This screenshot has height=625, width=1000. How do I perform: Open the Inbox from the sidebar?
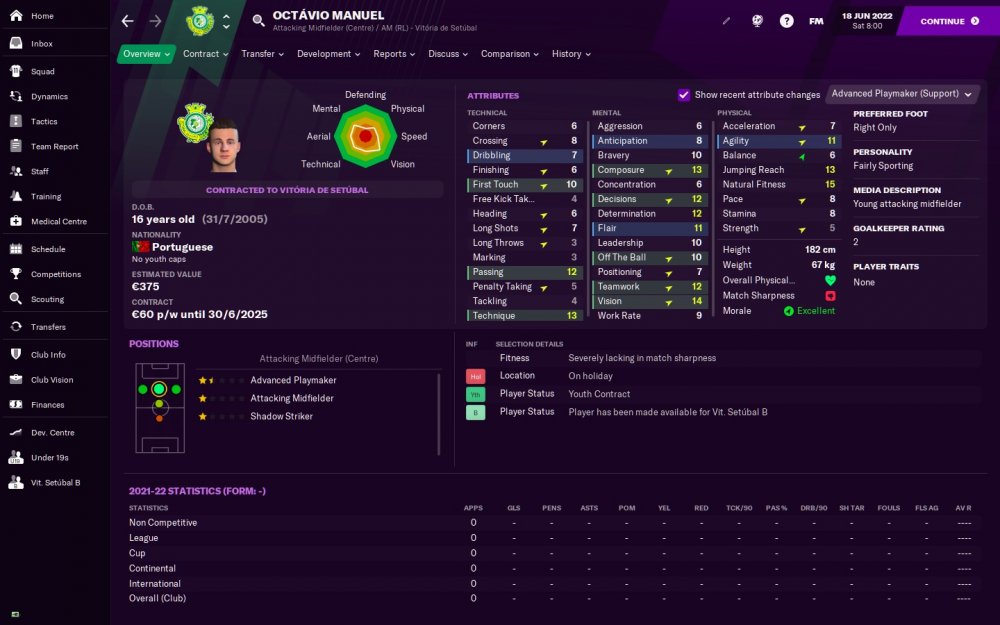coord(42,44)
